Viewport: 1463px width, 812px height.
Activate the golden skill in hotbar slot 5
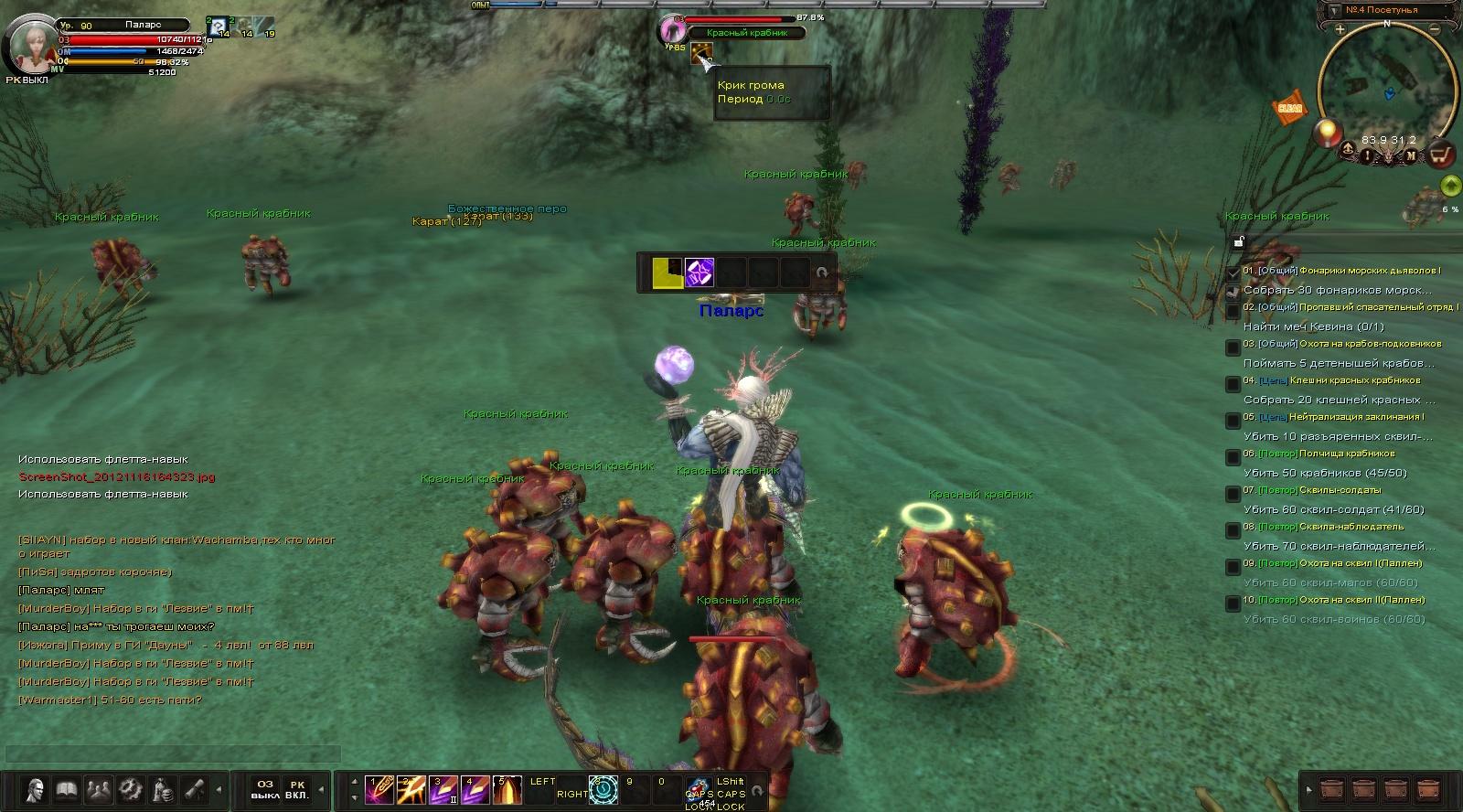[x=506, y=790]
